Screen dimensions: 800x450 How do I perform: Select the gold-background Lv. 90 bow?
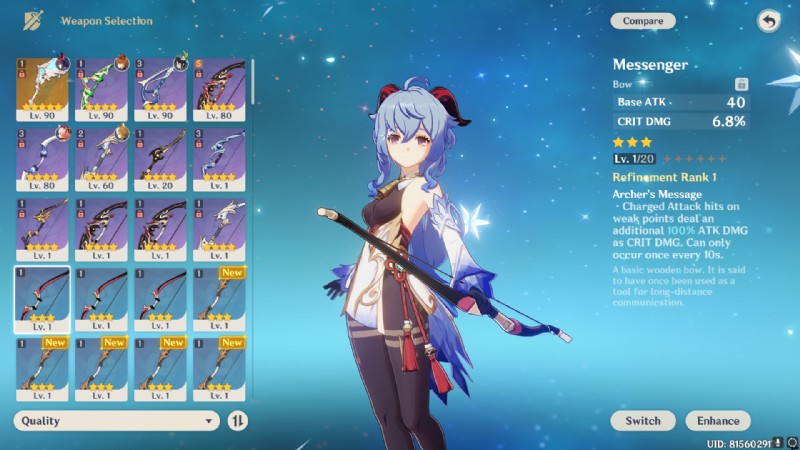coord(42,88)
